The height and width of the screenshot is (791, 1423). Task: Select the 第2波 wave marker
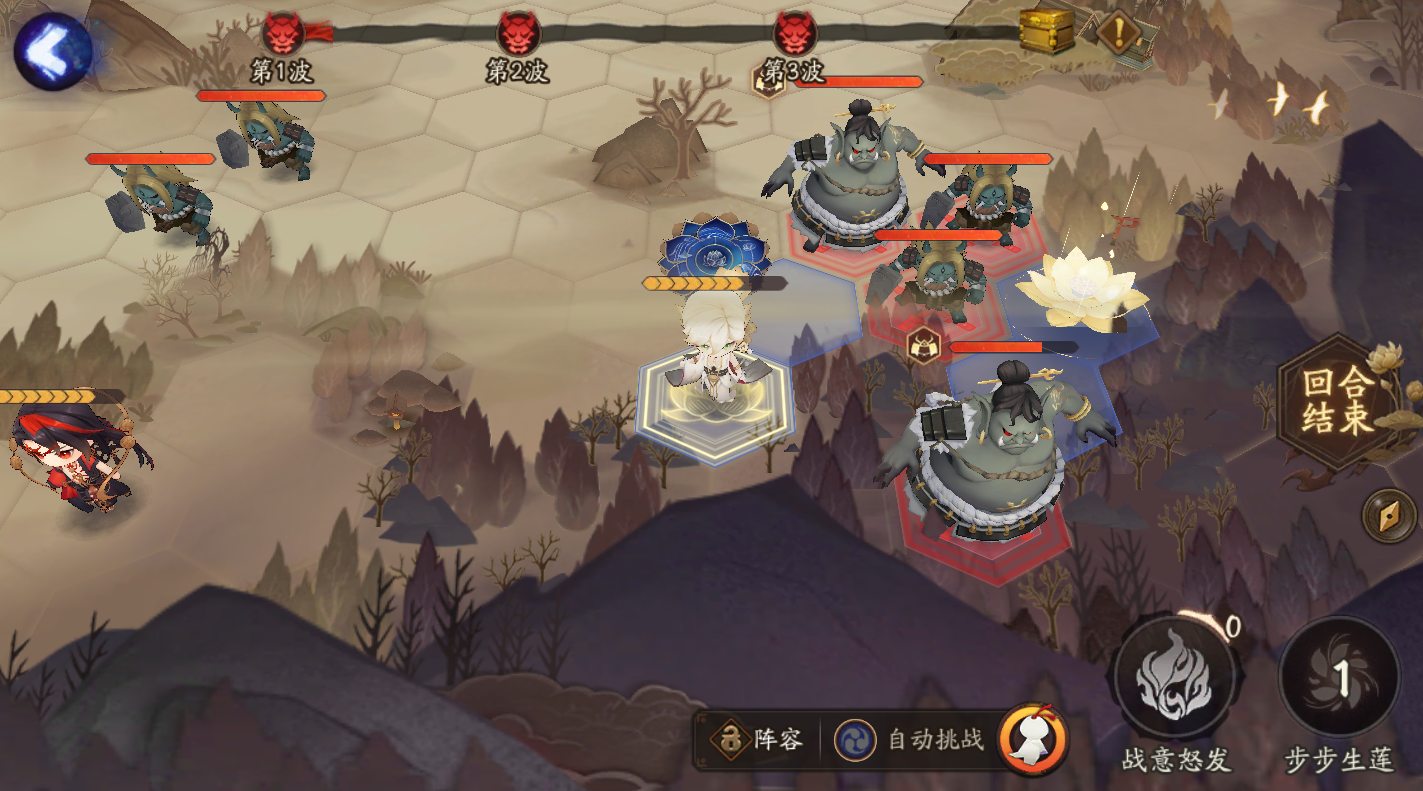[x=518, y=34]
